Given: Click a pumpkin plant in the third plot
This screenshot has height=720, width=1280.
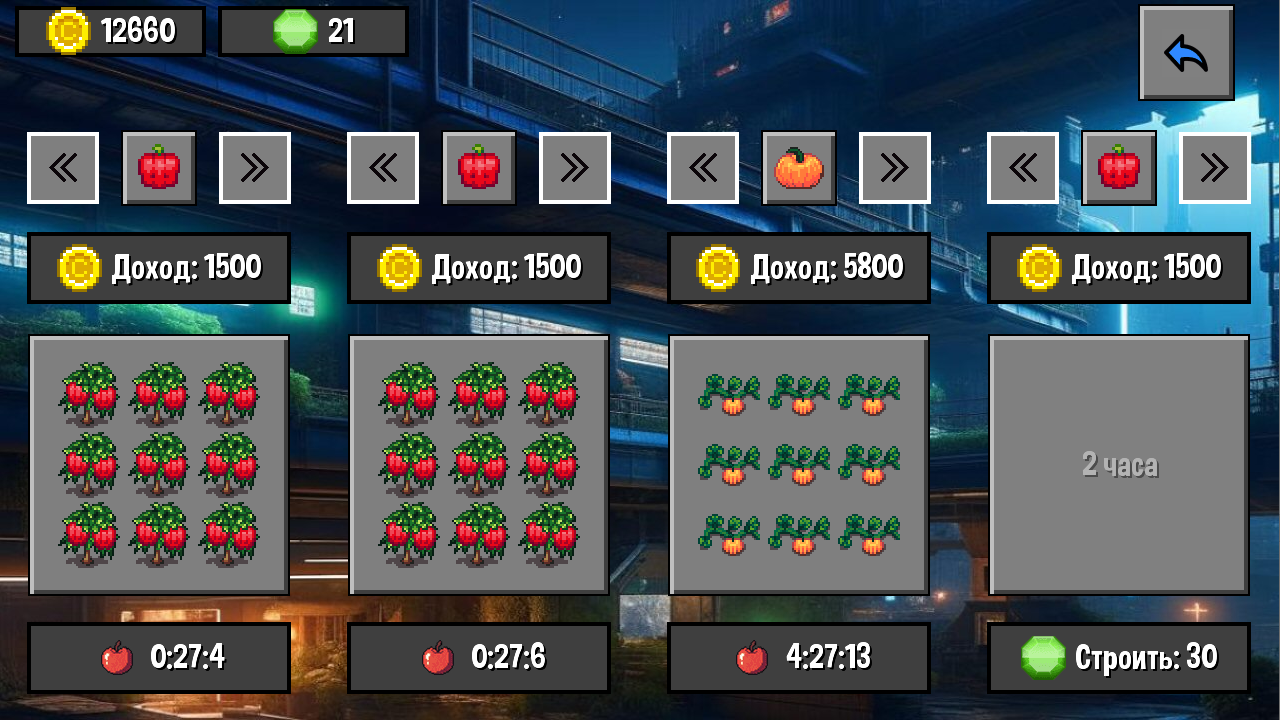Looking at the screenshot, I should (x=799, y=463).
